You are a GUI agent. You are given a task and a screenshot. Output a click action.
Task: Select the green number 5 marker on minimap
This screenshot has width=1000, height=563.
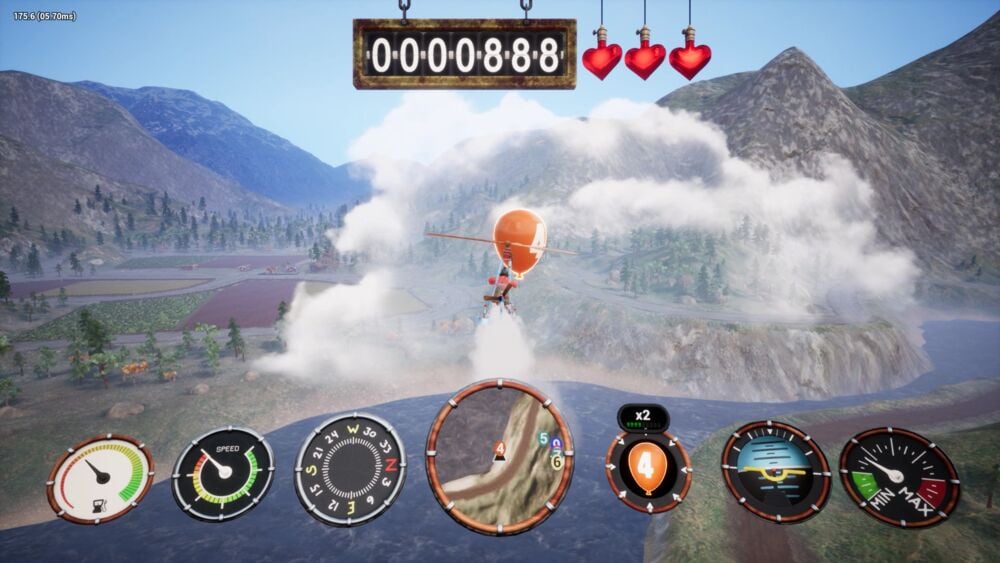543,439
